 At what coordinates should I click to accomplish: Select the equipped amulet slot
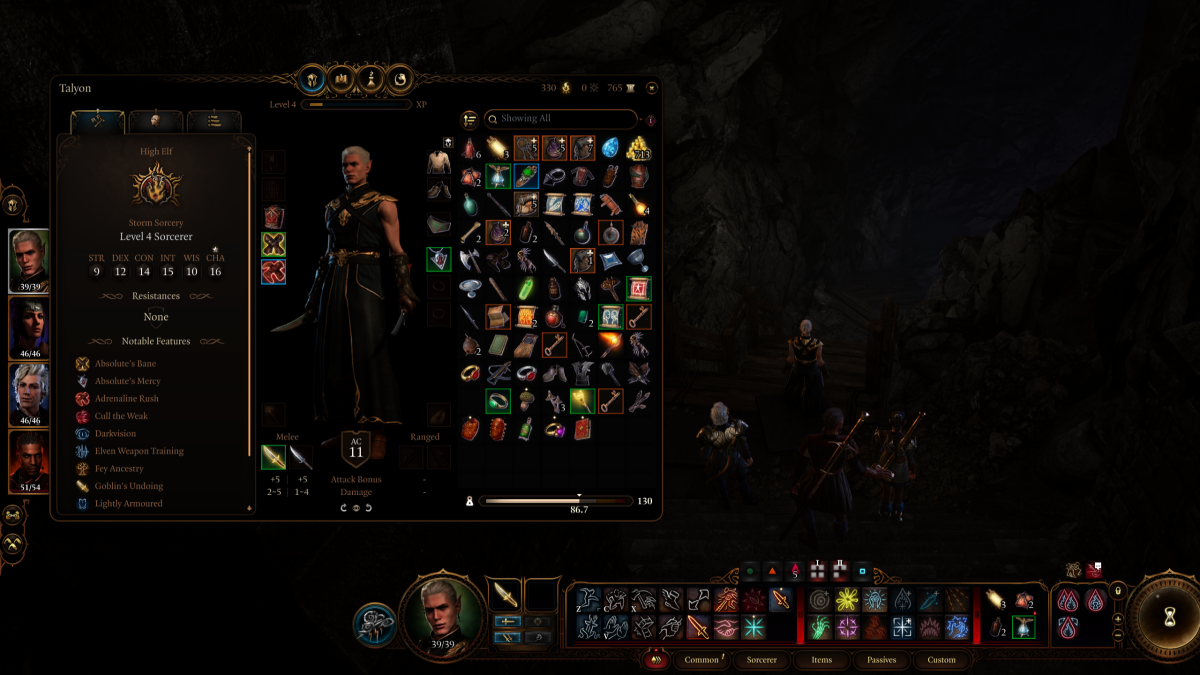pyautogui.click(x=438, y=260)
